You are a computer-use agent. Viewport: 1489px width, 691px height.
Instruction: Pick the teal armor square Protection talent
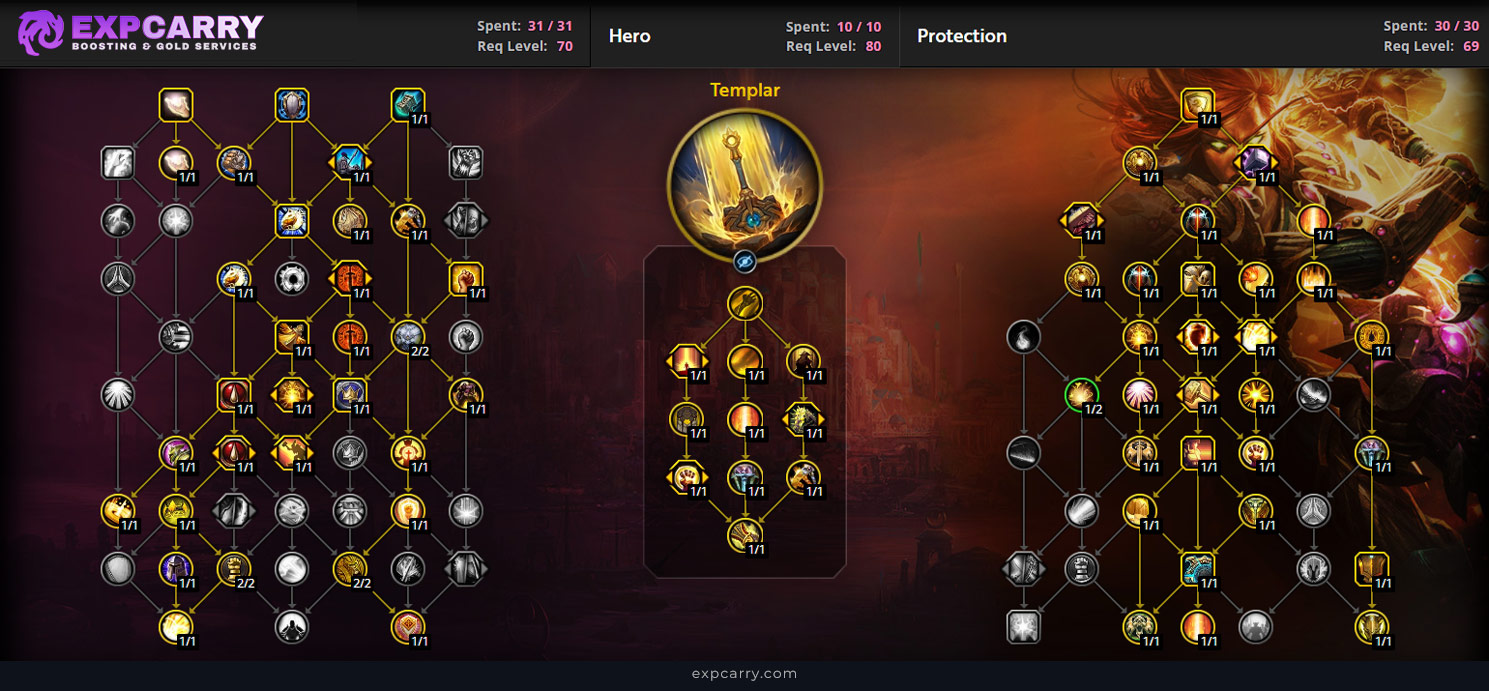point(1197,569)
